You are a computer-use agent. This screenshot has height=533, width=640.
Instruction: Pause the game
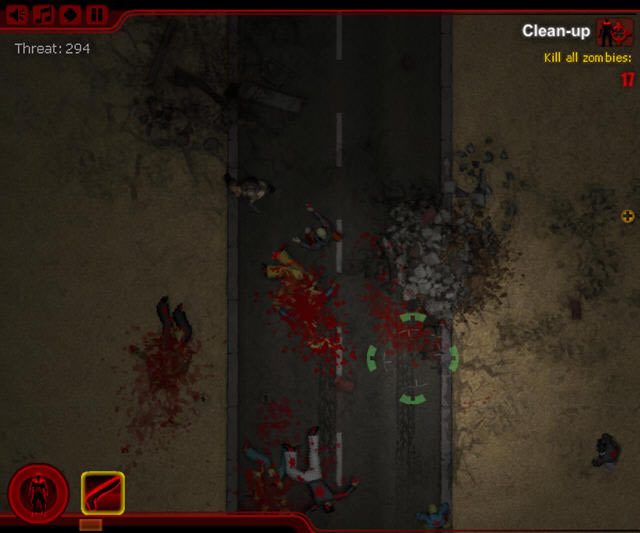pyautogui.click(x=96, y=15)
